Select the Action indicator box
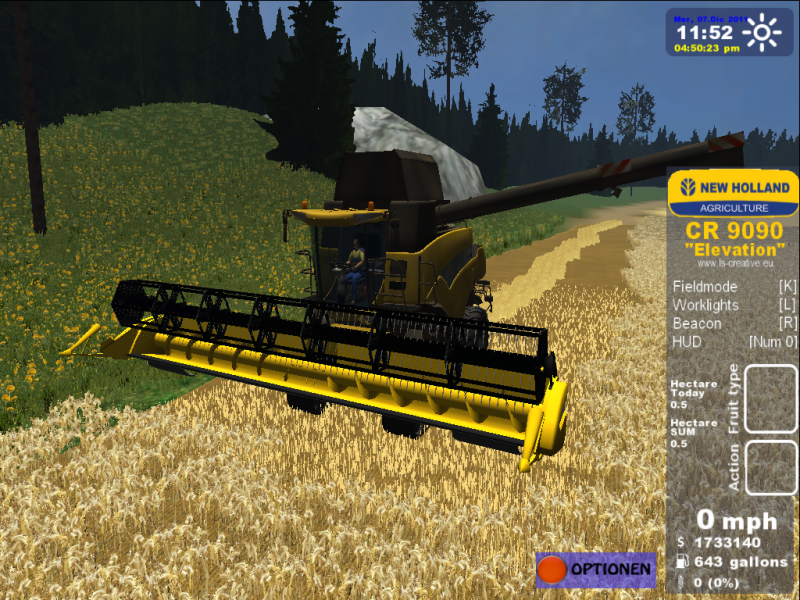The height and width of the screenshot is (600, 800). [771, 468]
